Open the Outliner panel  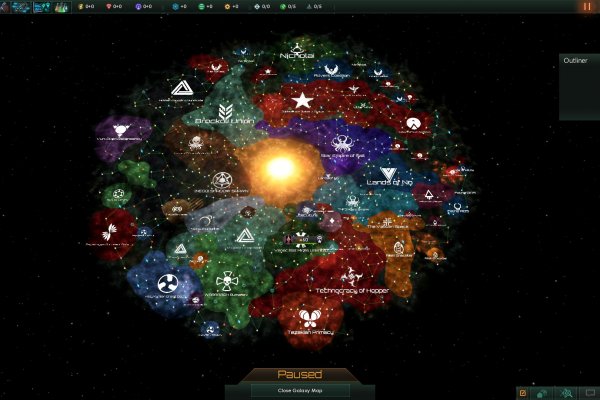(579, 61)
